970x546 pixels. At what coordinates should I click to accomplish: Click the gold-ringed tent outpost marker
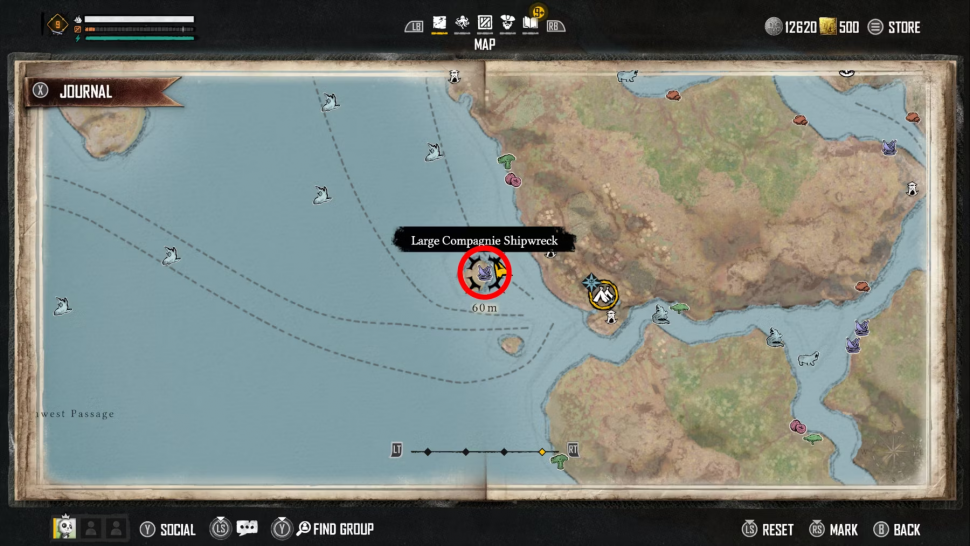(x=603, y=294)
